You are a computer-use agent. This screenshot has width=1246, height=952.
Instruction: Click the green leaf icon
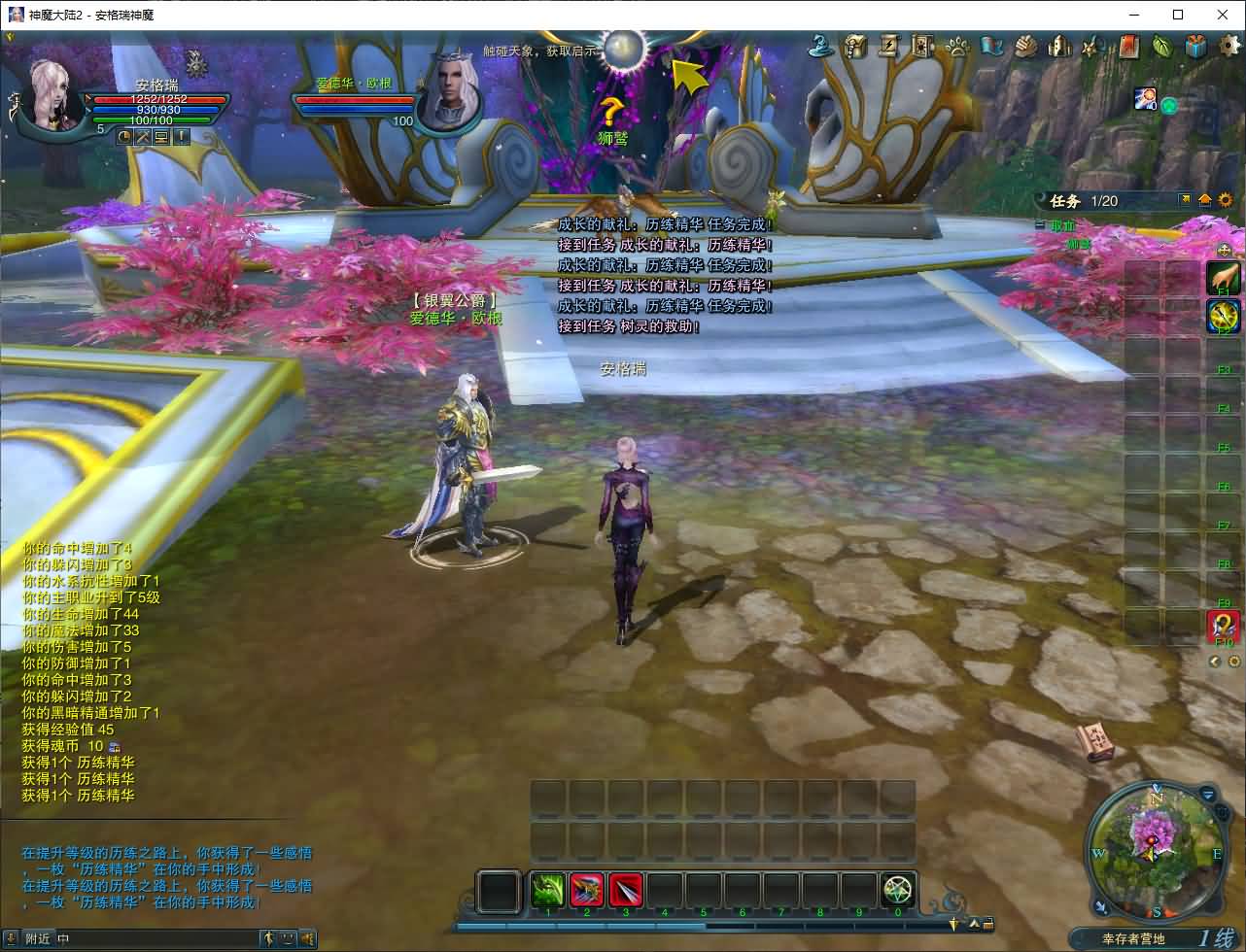(x=1162, y=46)
